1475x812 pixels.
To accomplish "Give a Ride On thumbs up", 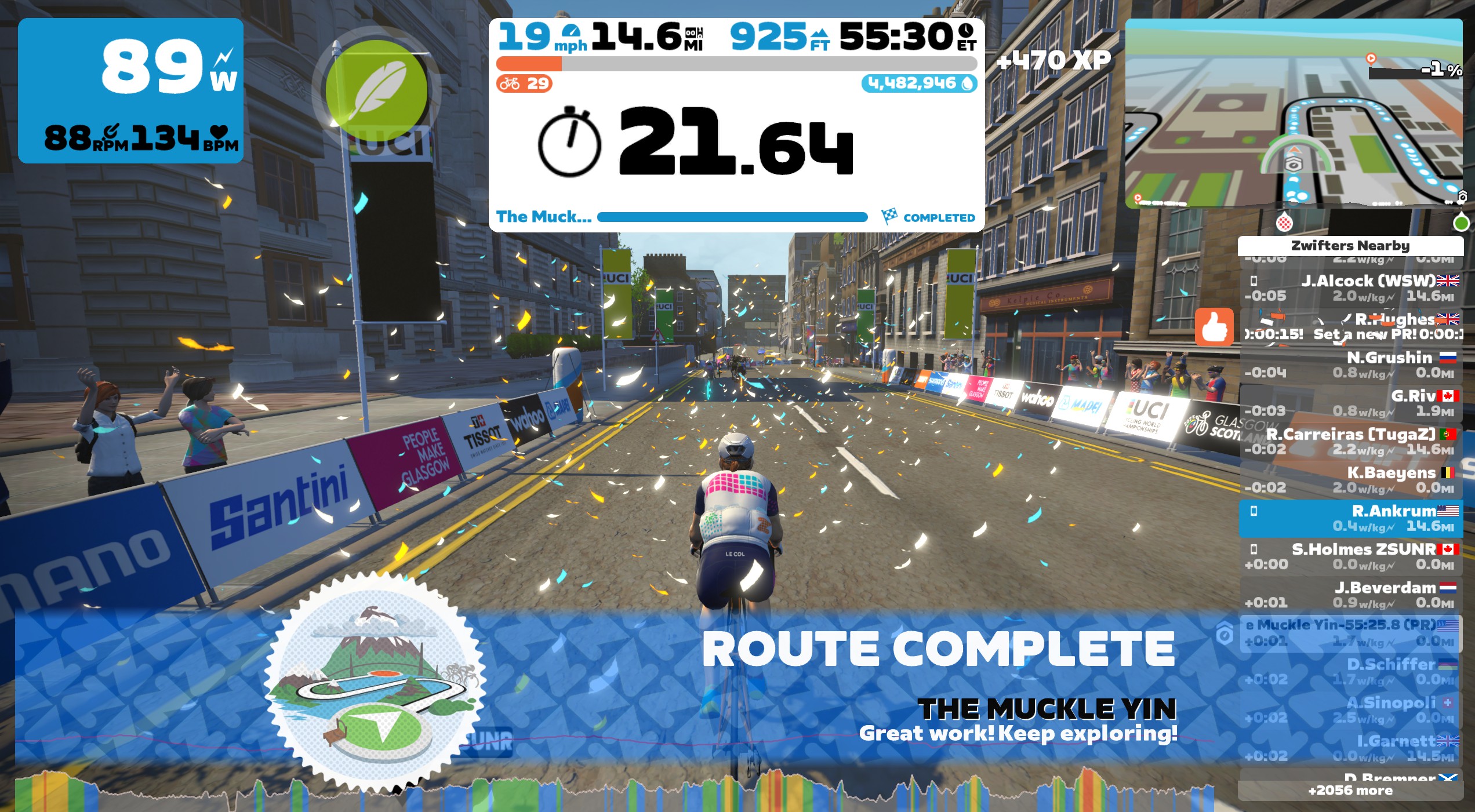I will click(1214, 327).
